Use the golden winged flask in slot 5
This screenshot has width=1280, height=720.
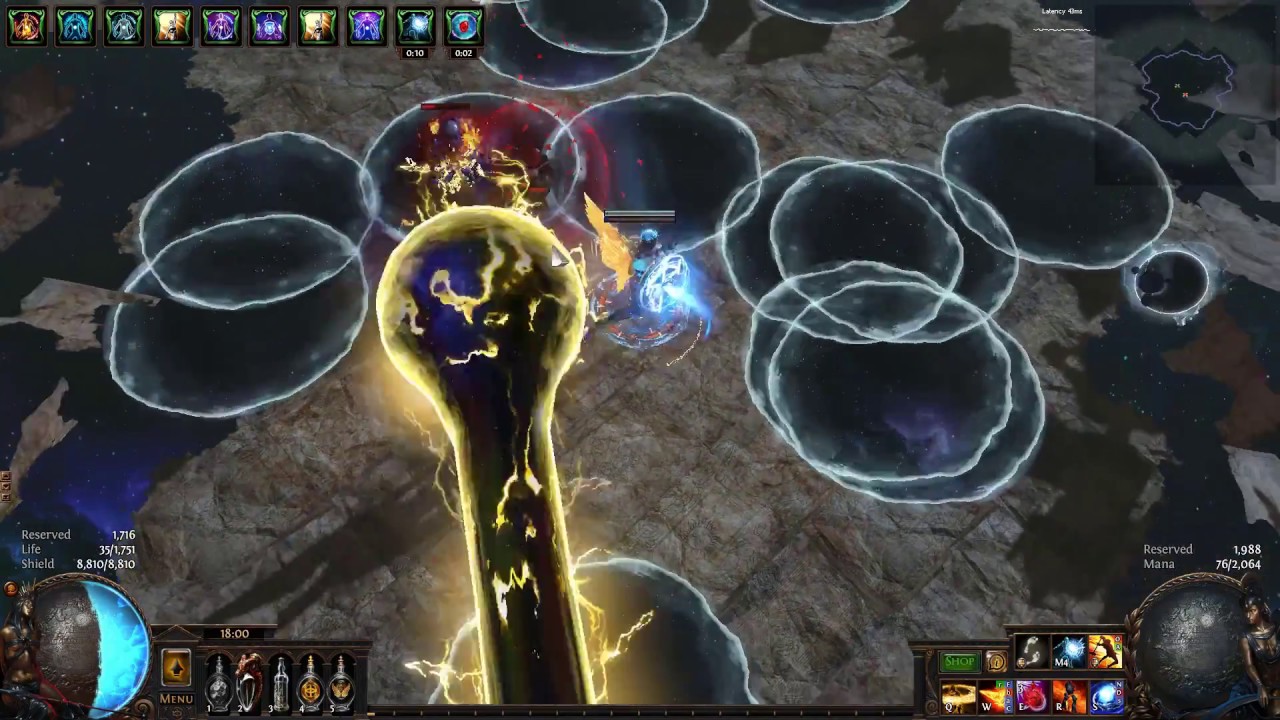(342, 682)
